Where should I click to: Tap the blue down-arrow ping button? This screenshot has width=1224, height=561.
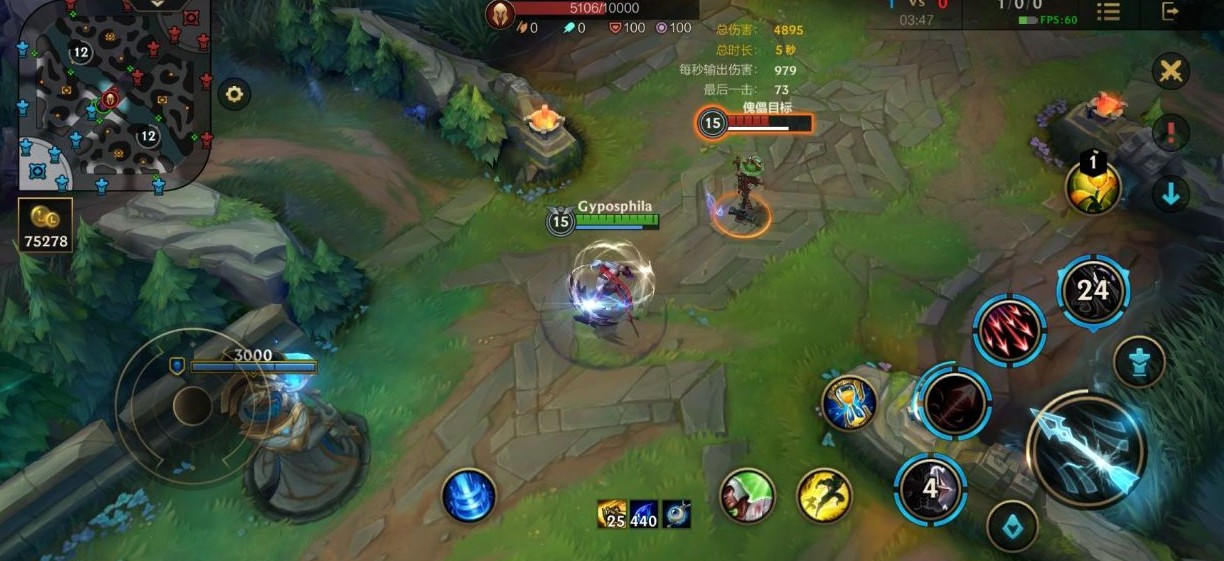click(x=1170, y=194)
